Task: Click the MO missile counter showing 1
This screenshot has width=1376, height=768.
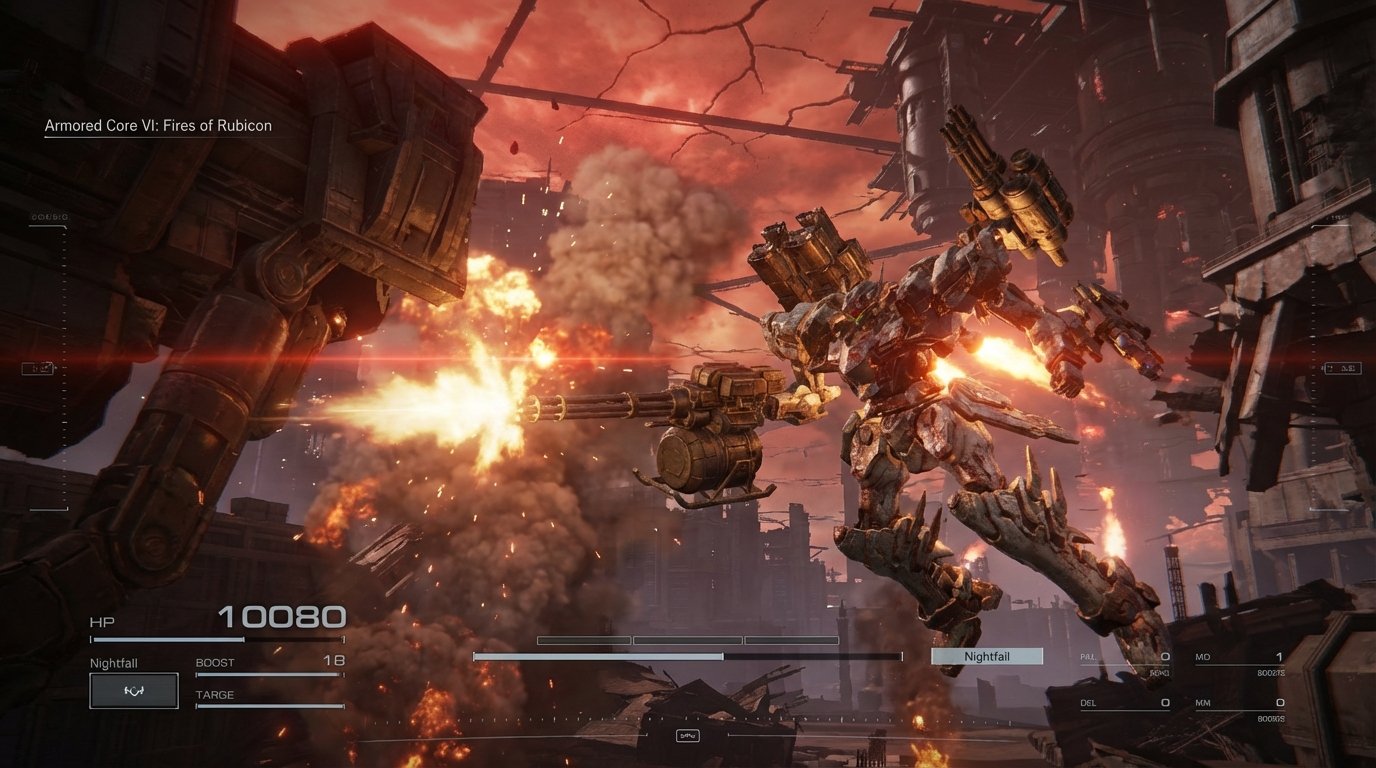Action: coord(1240,657)
